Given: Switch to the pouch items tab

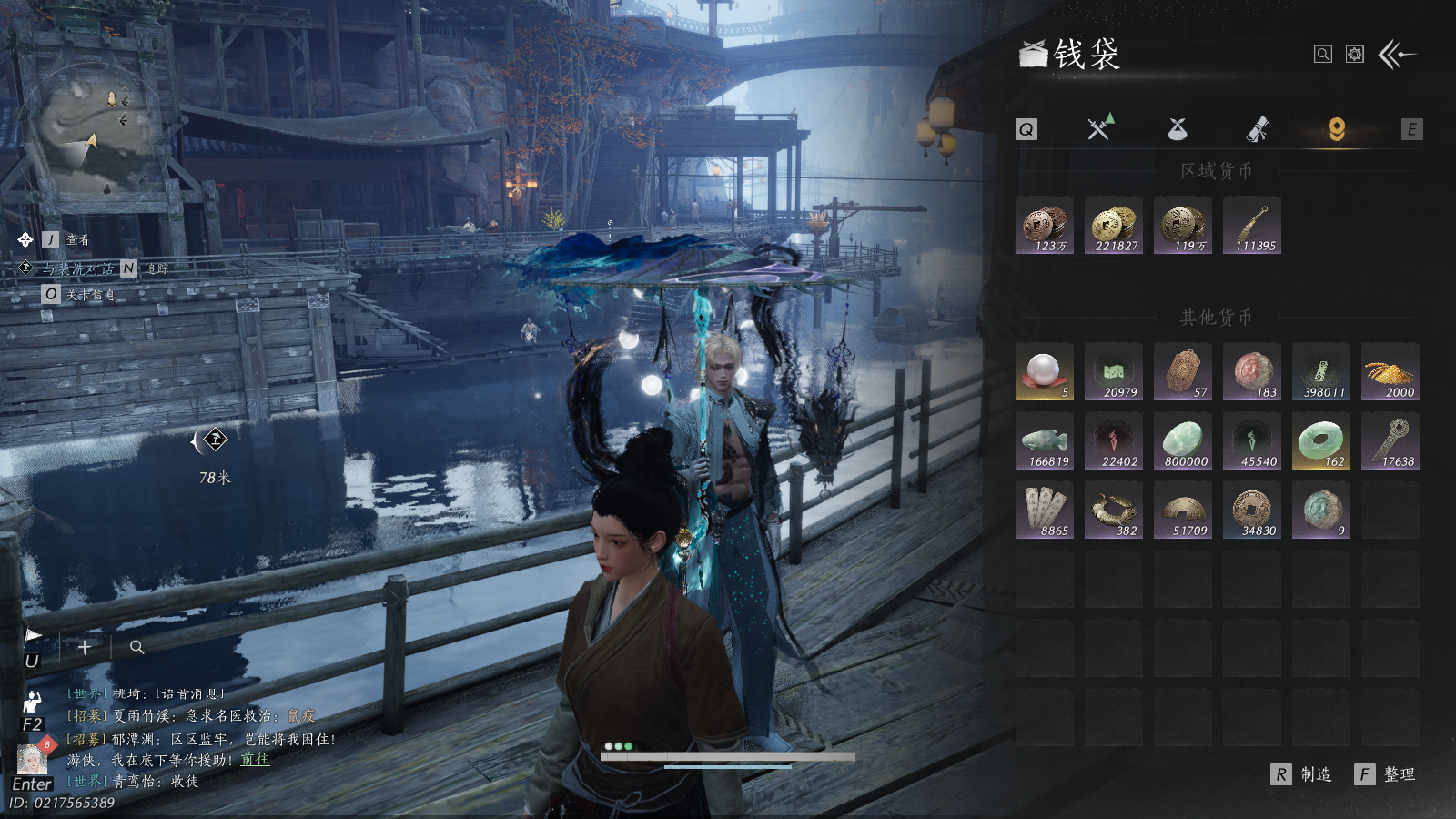Looking at the screenshot, I should (x=1178, y=129).
